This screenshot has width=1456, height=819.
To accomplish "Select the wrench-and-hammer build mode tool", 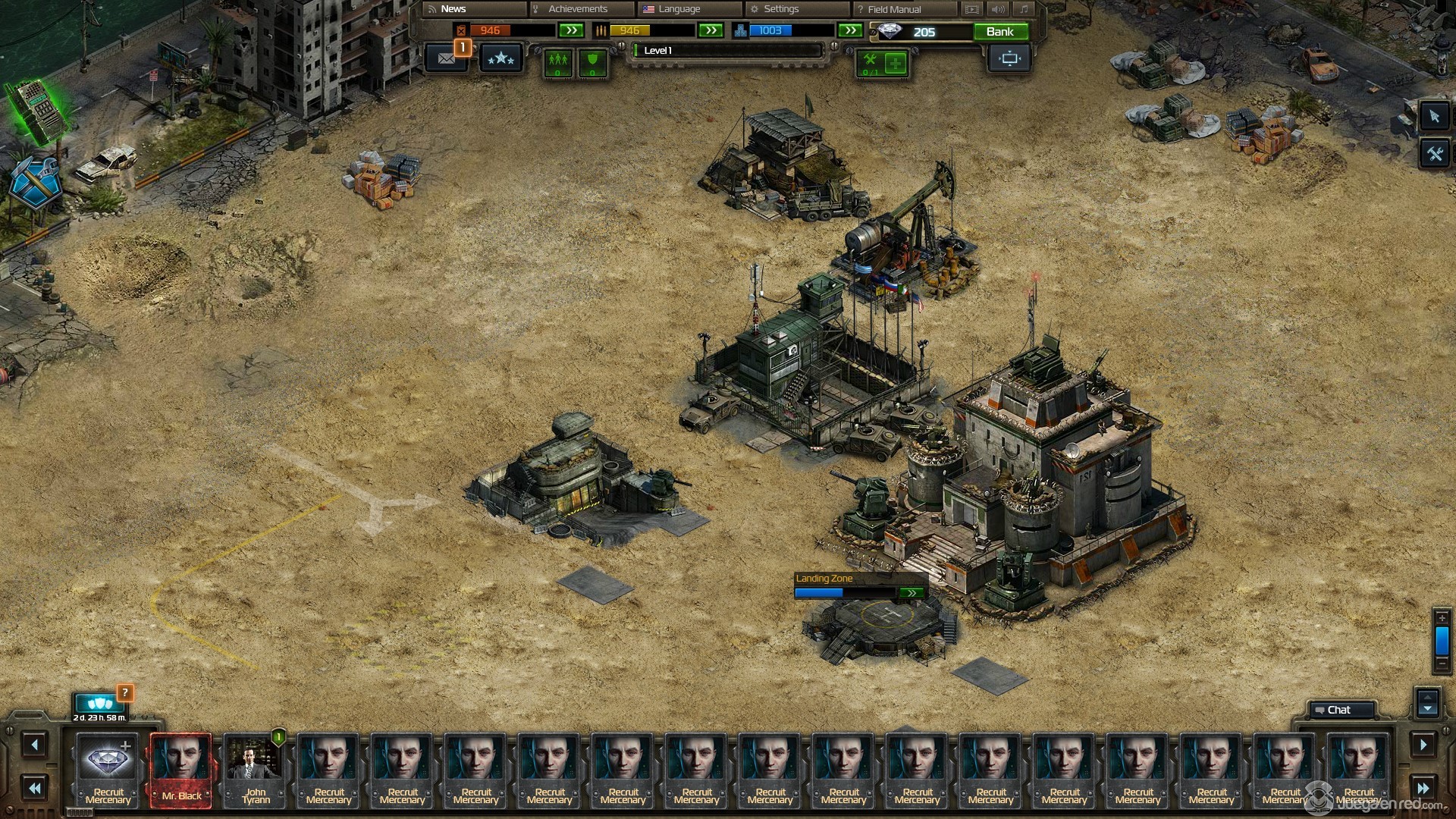I will coord(1434,155).
